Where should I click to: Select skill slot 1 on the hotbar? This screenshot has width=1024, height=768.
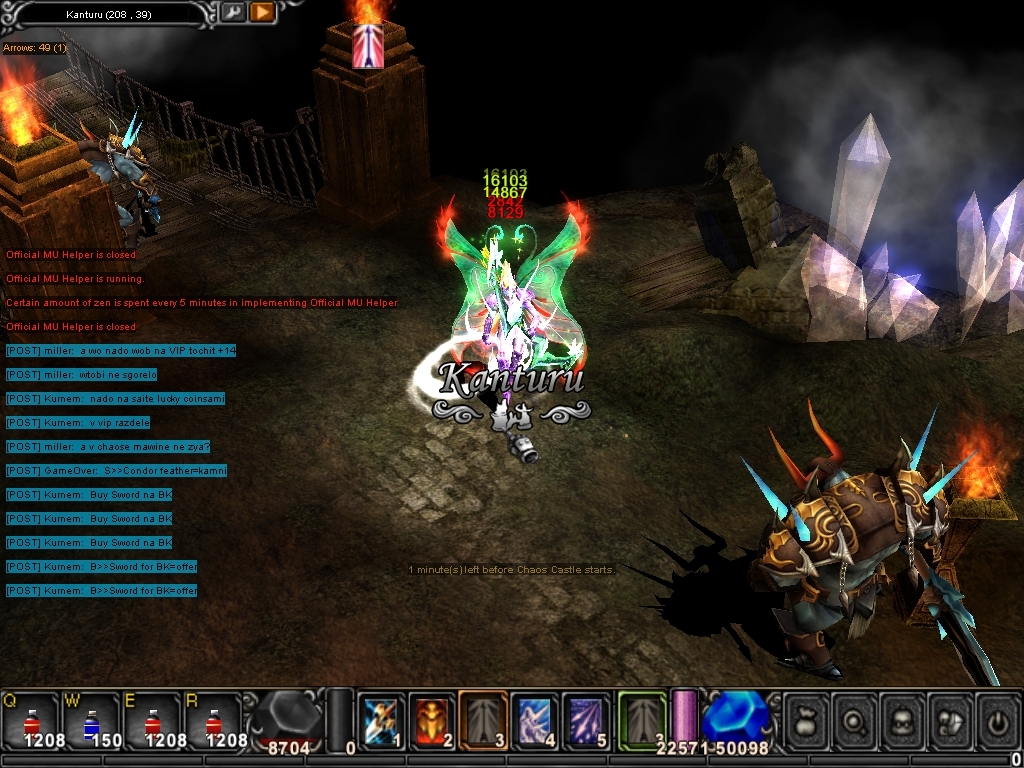coord(381,720)
